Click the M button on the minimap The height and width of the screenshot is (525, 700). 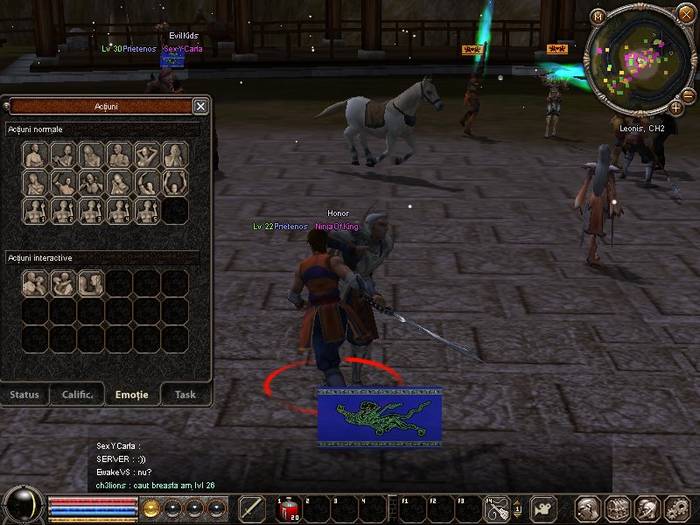[597, 16]
